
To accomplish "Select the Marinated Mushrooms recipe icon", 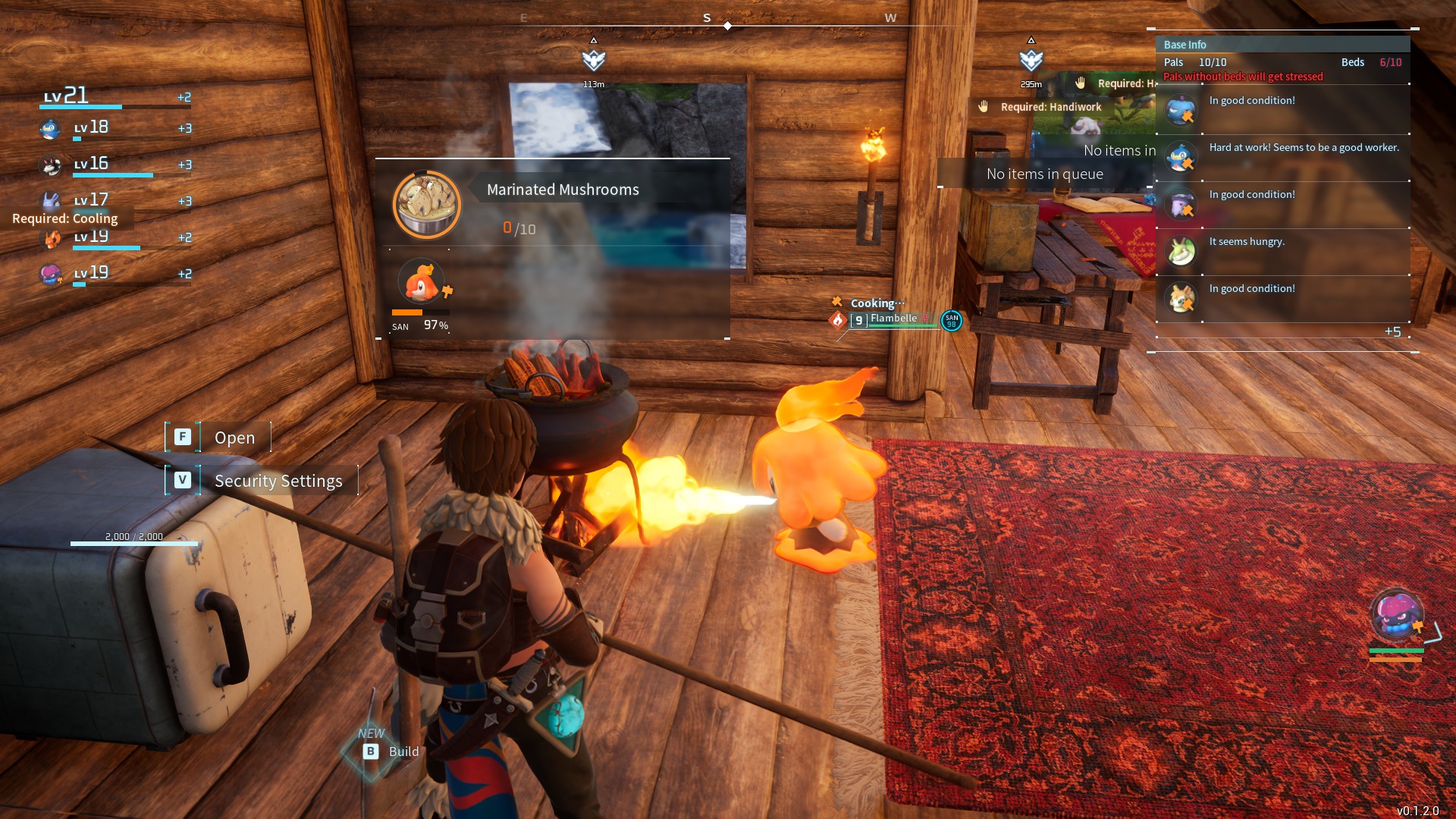I will [427, 205].
